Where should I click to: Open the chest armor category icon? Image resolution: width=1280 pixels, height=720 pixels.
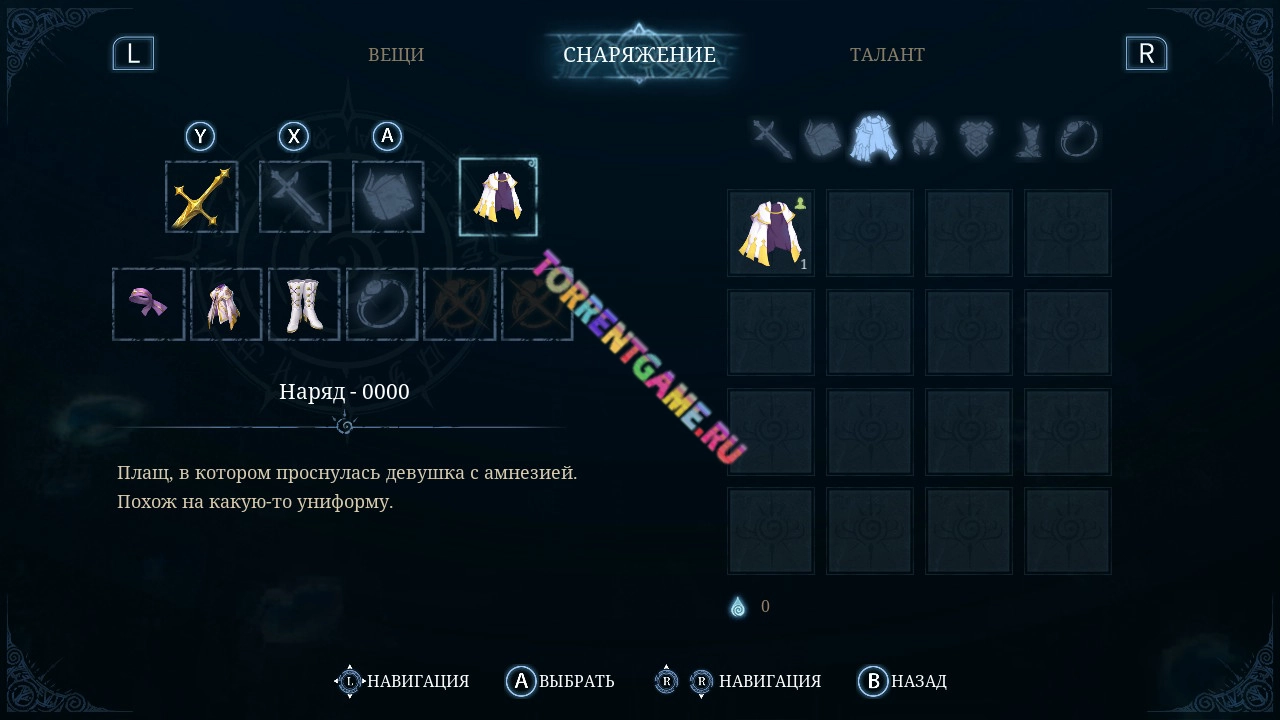point(978,139)
